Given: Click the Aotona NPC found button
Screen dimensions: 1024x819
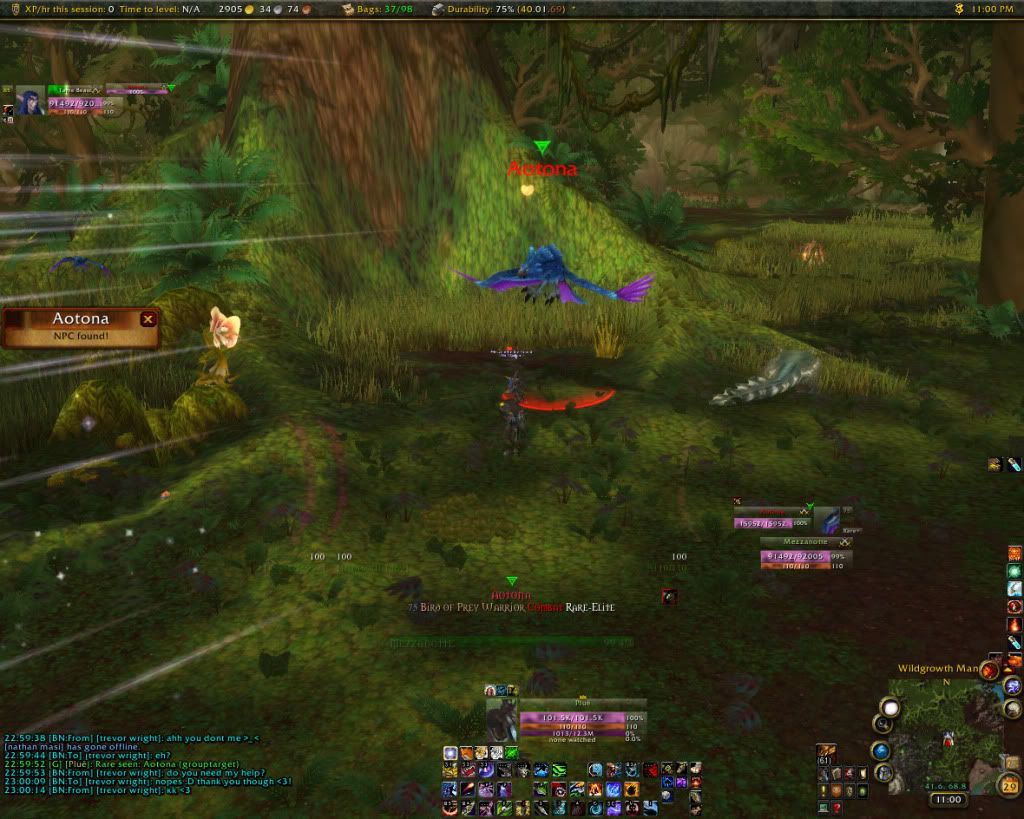Looking at the screenshot, I should [80, 328].
